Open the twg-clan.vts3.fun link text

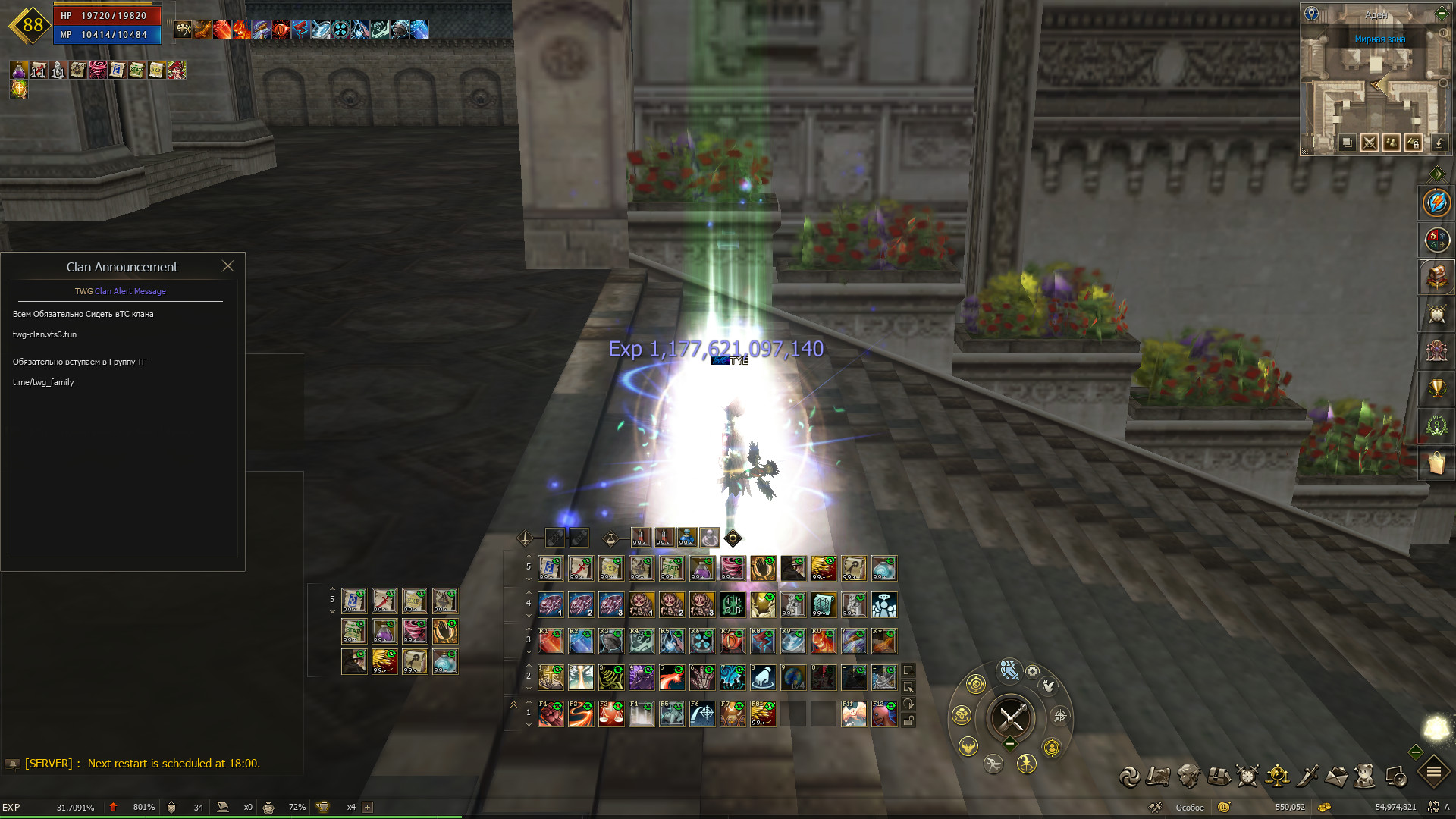pyautogui.click(x=45, y=334)
